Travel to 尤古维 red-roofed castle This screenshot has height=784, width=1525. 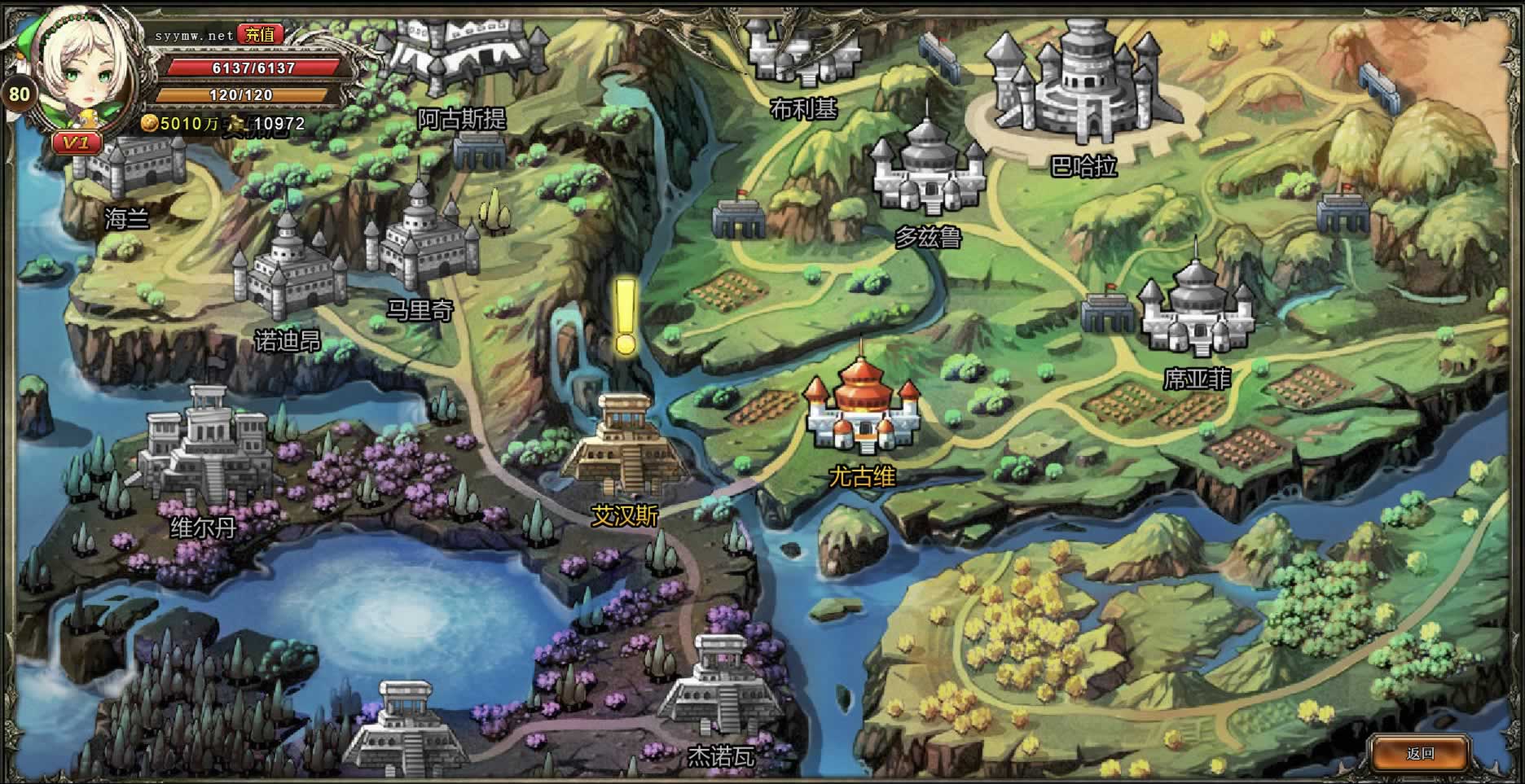pyautogui.click(x=862, y=409)
